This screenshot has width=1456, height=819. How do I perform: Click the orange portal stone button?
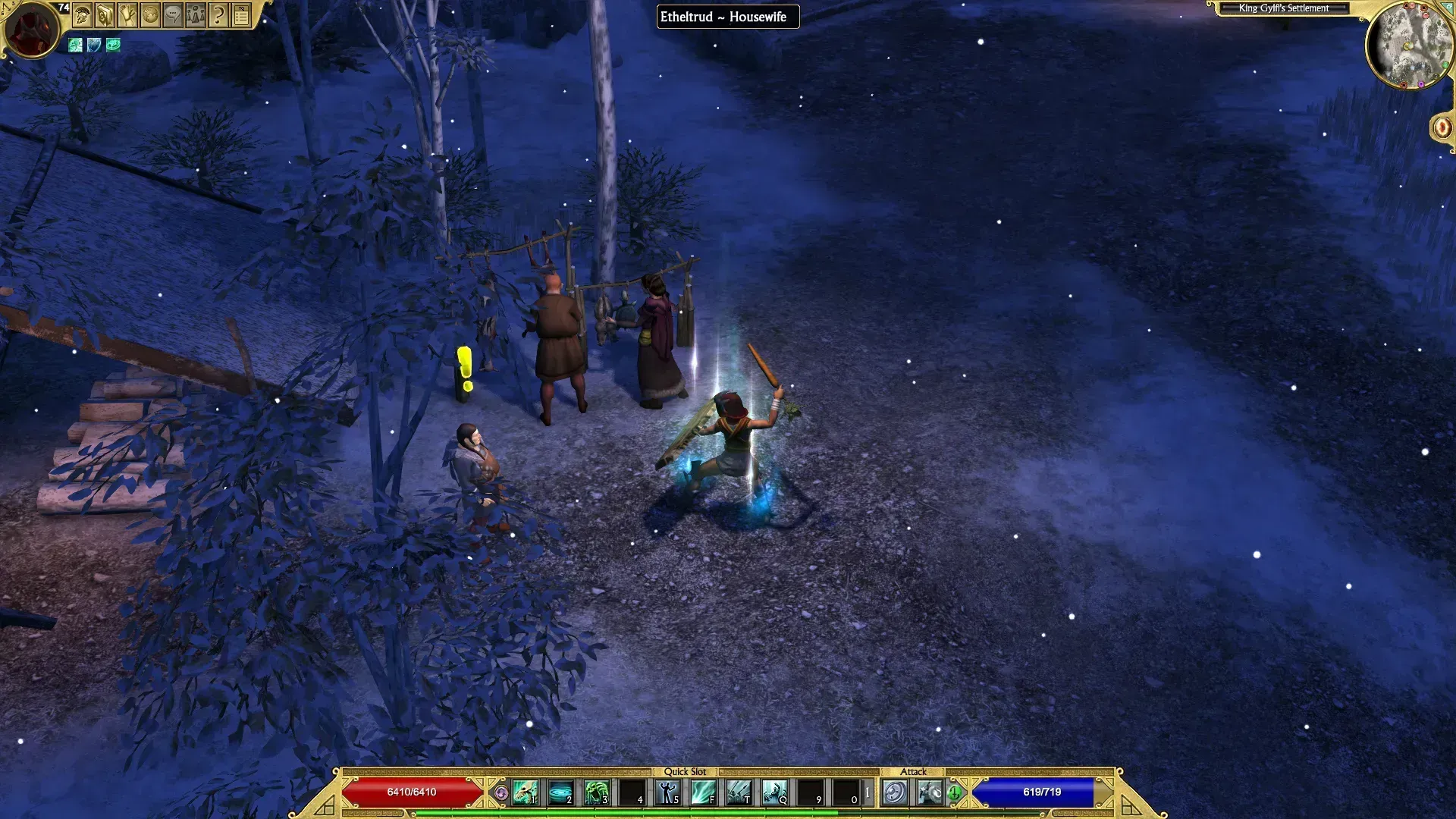coord(1442,127)
